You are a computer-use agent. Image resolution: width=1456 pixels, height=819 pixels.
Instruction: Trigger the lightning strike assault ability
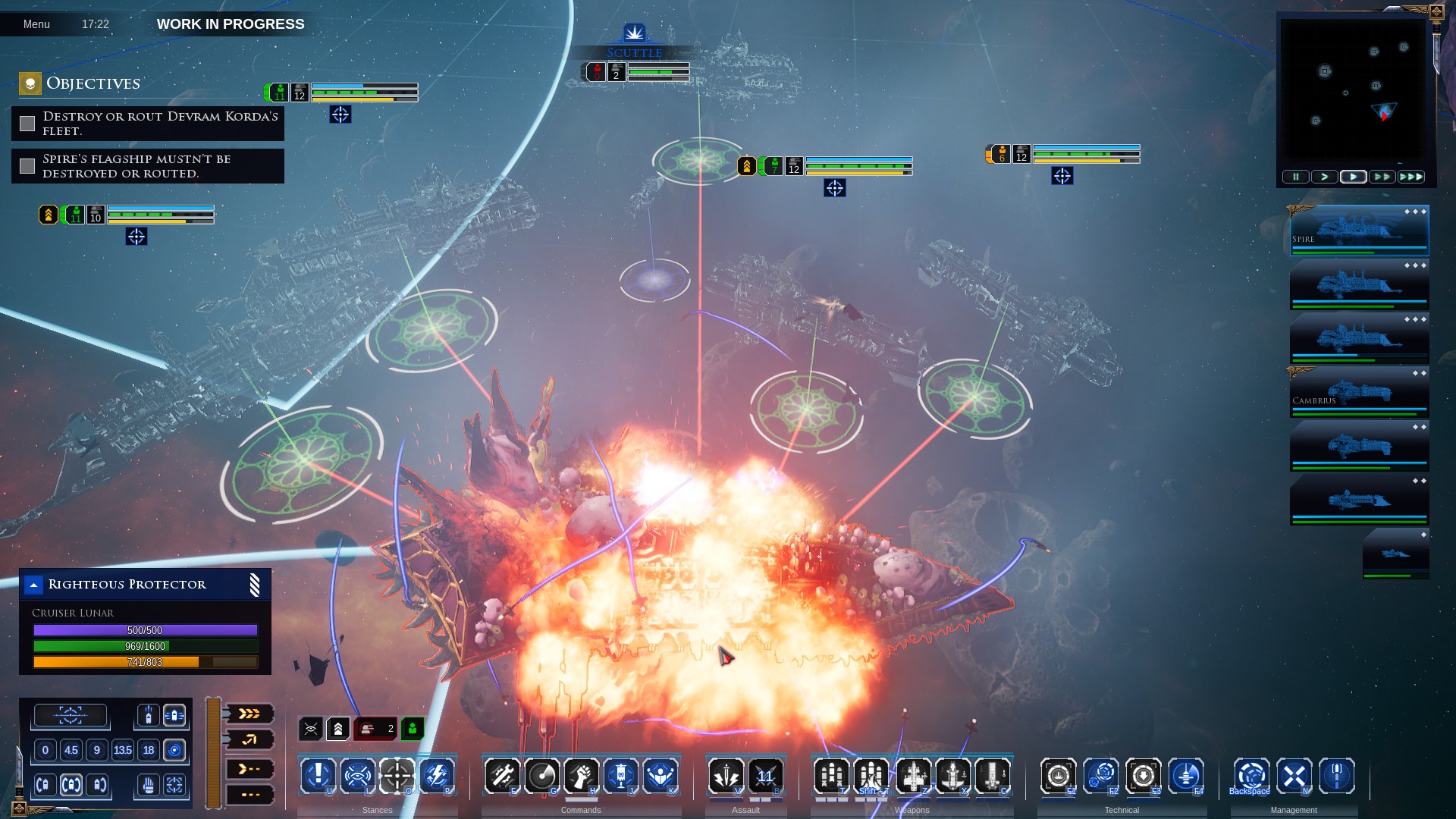point(726,776)
